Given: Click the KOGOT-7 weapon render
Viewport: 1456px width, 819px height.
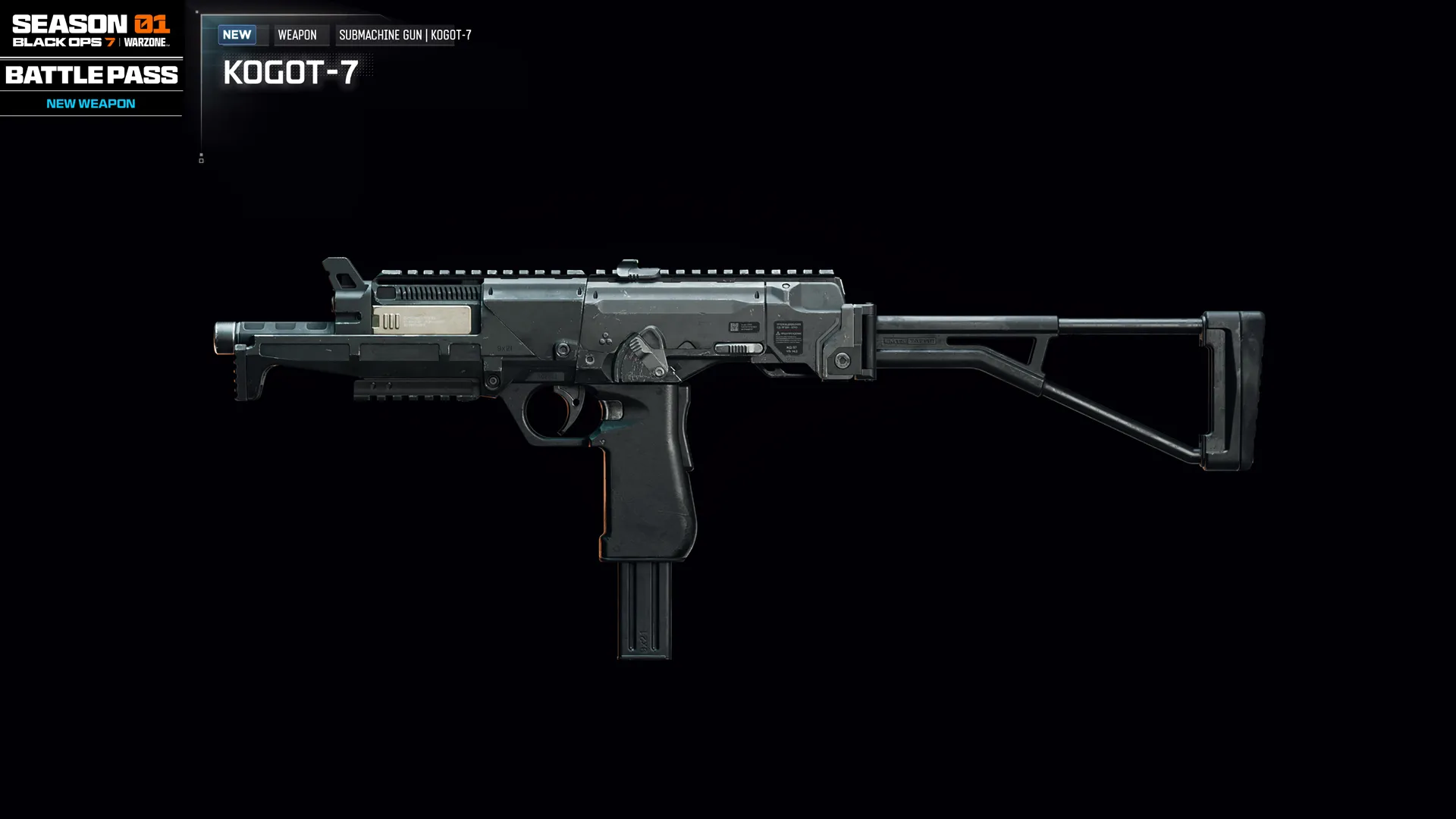Looking at the screenshot, I should pyautogui.click(x=682, y=379).
